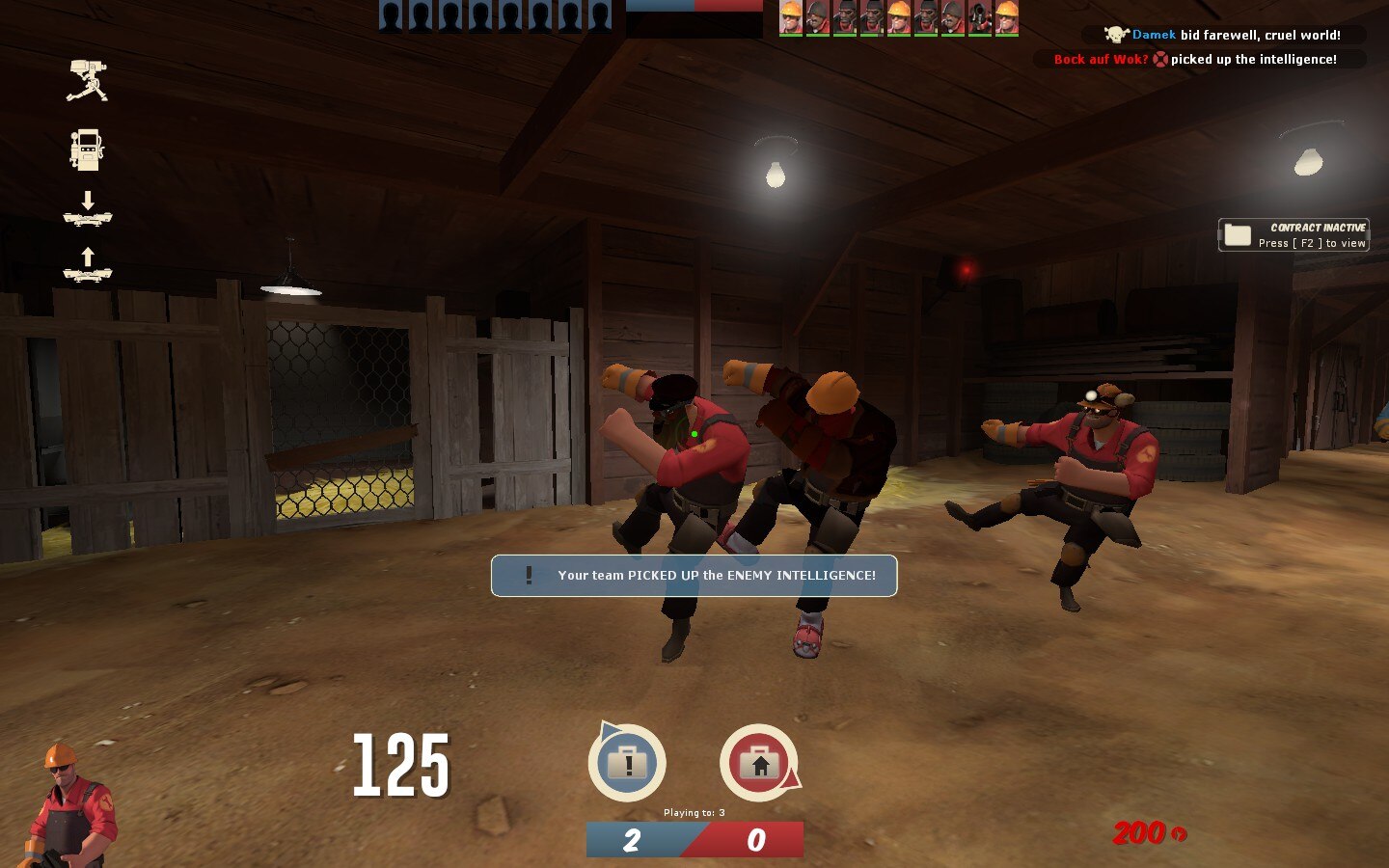Open the Contract Inactive panel
This screenshot has width=1389, height=868.
point(1294,235)
